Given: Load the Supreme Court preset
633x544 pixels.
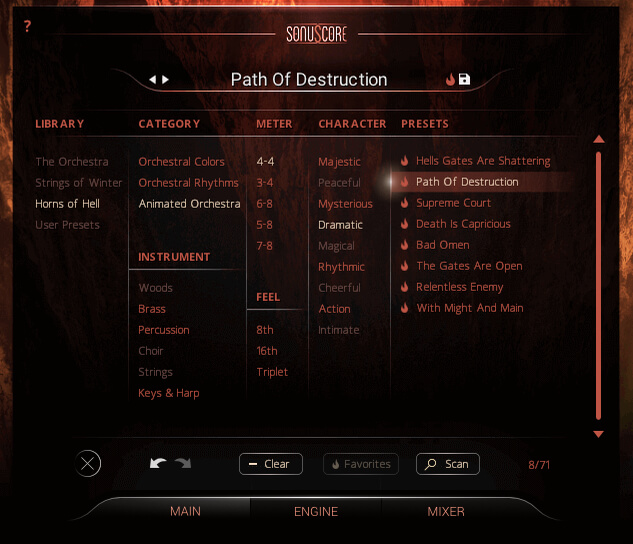Looking at the screenshot, I should click(x=453, y=203).
